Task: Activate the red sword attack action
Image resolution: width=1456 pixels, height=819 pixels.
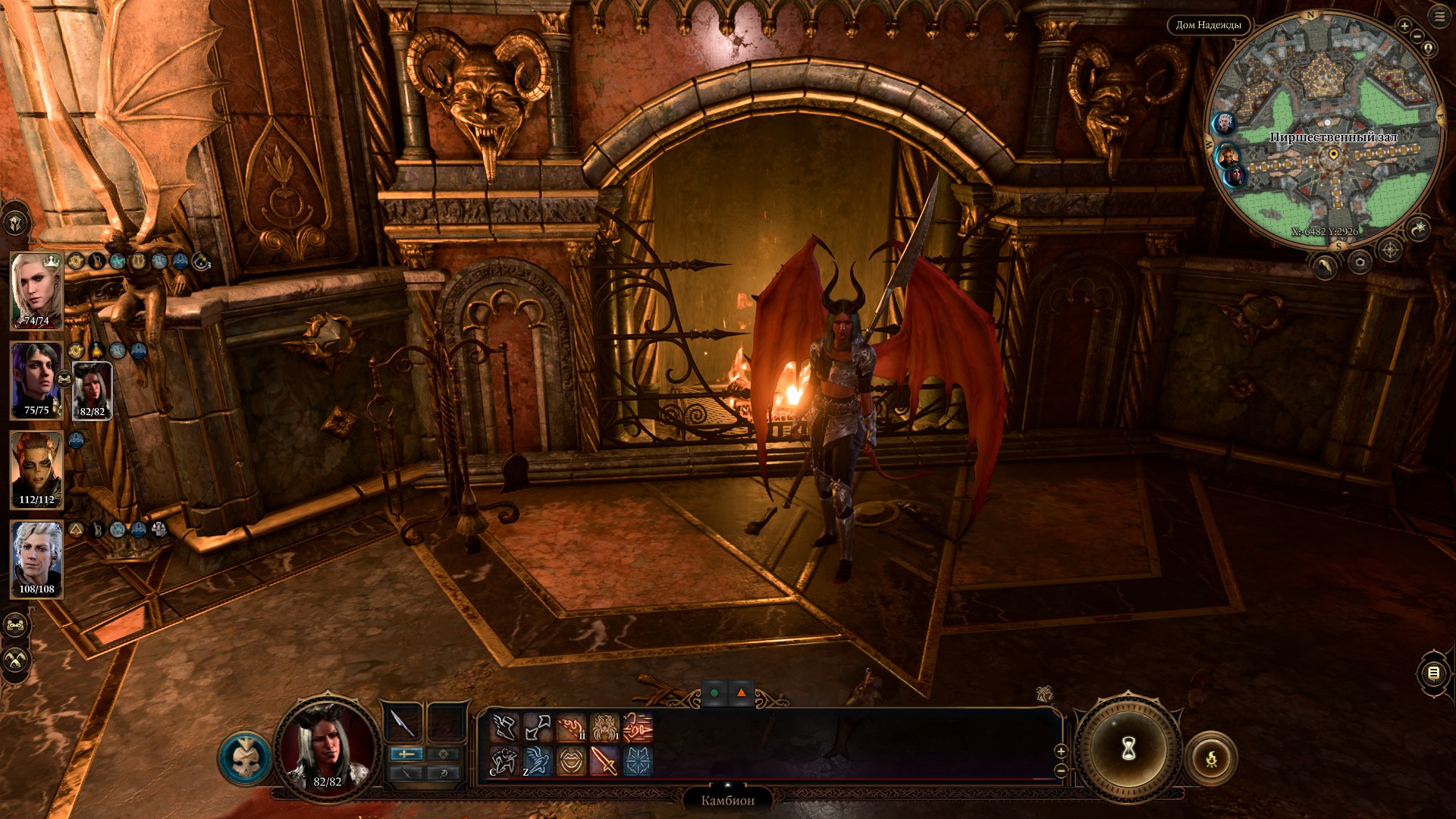Action: pos(604,761)
